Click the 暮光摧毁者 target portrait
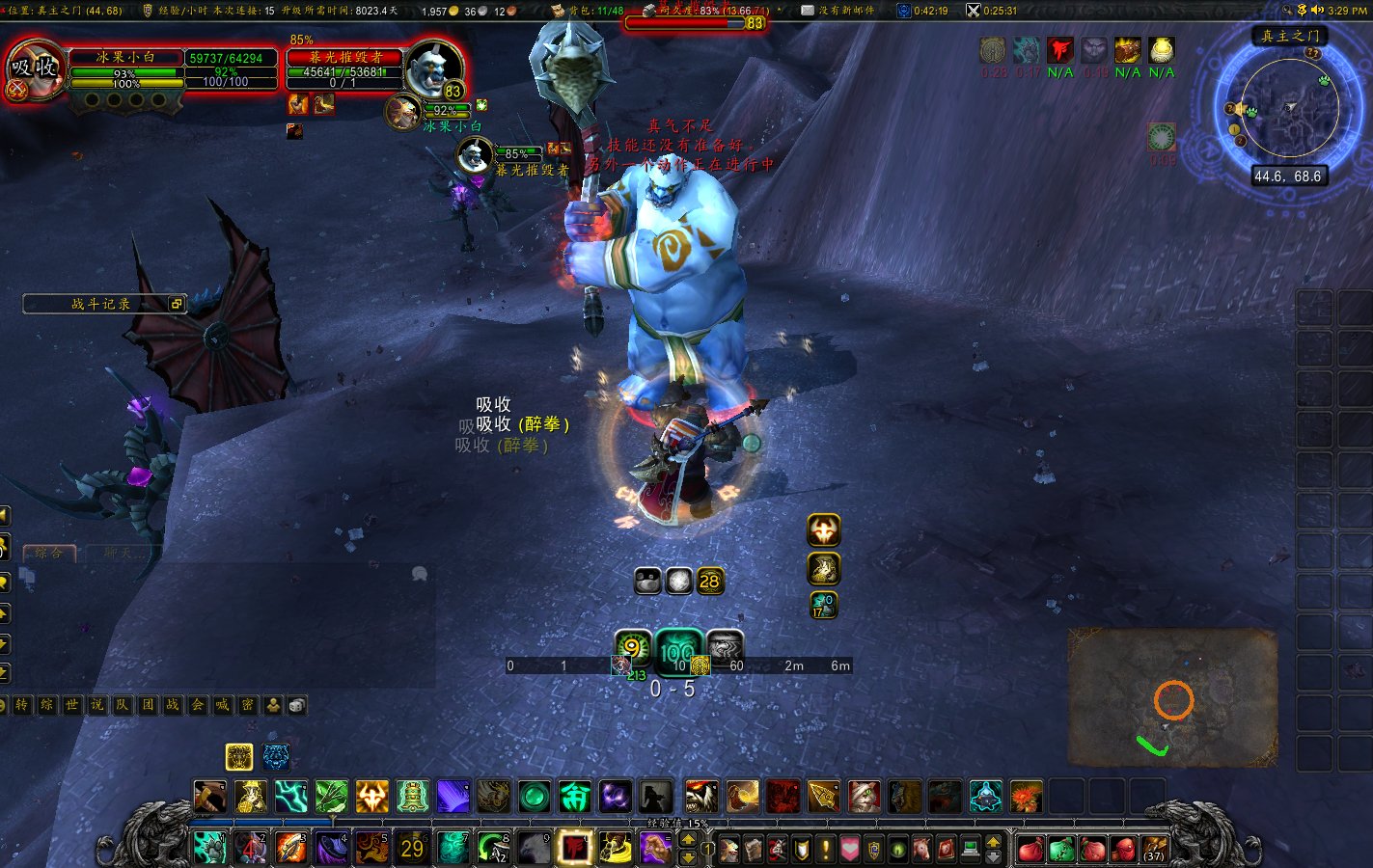This screenshot has height=868, width=1373. pos(433,68)
